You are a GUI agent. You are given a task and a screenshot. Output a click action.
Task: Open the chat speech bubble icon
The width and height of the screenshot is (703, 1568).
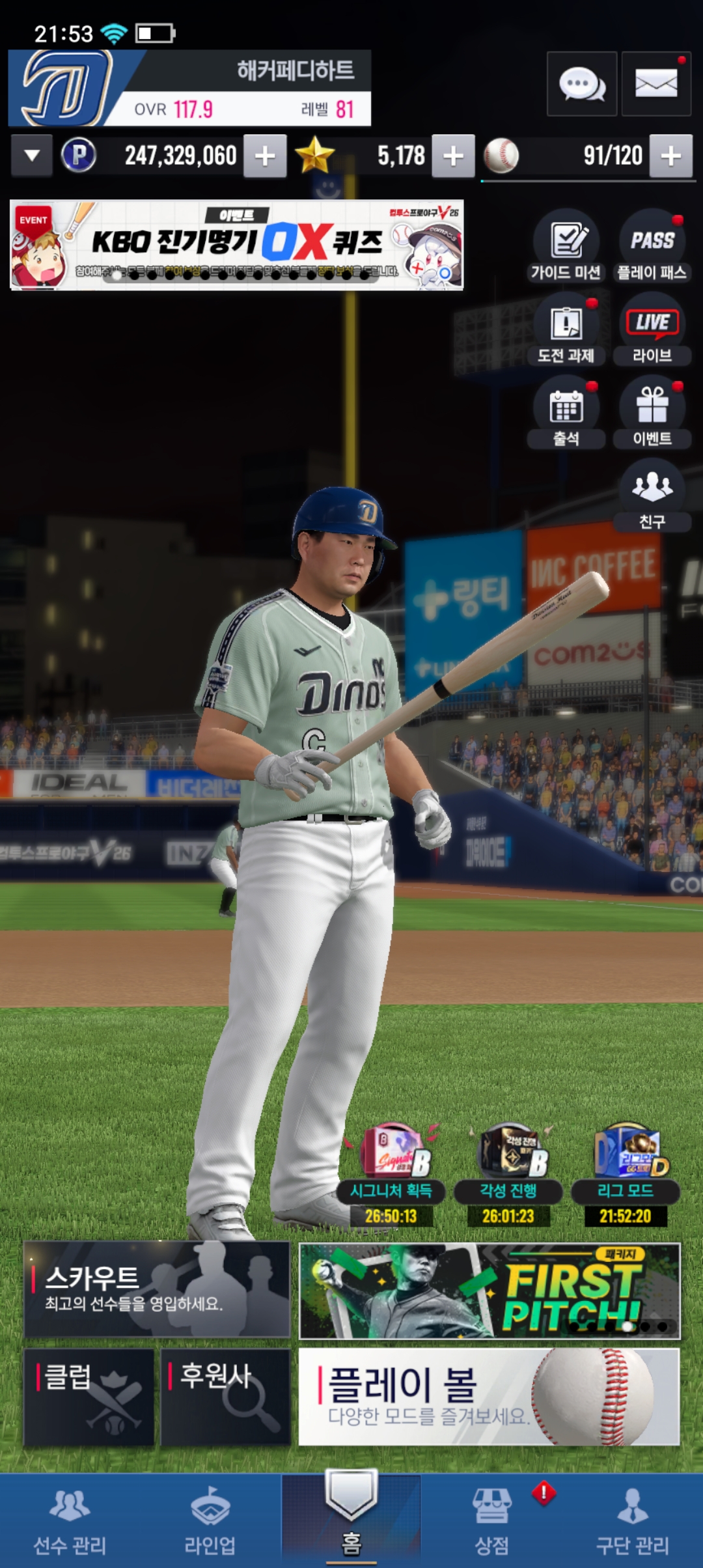[x=581, y=84]
